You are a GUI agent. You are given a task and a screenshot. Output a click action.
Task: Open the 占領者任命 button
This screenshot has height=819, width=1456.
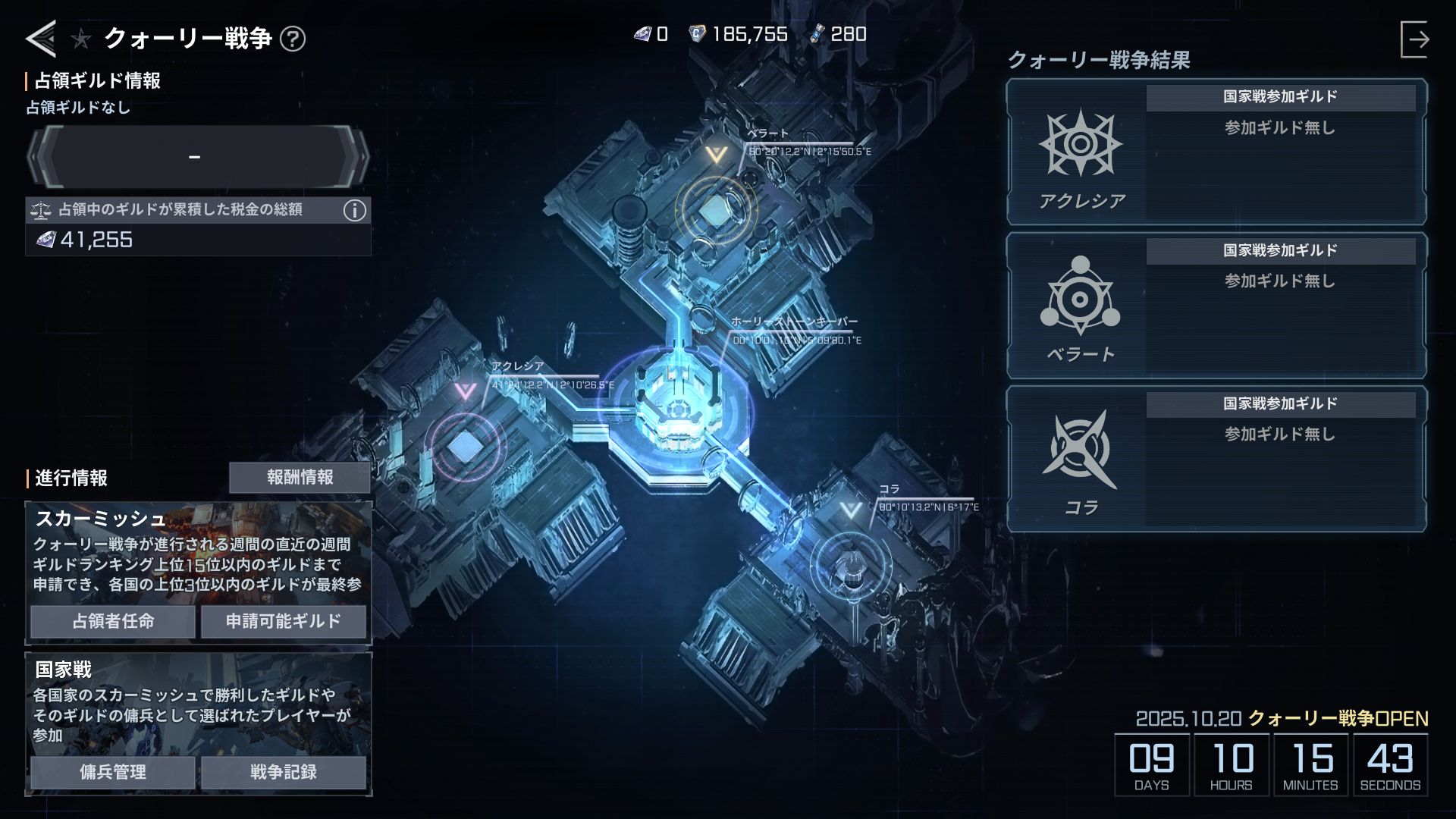[x=113, y=621]
